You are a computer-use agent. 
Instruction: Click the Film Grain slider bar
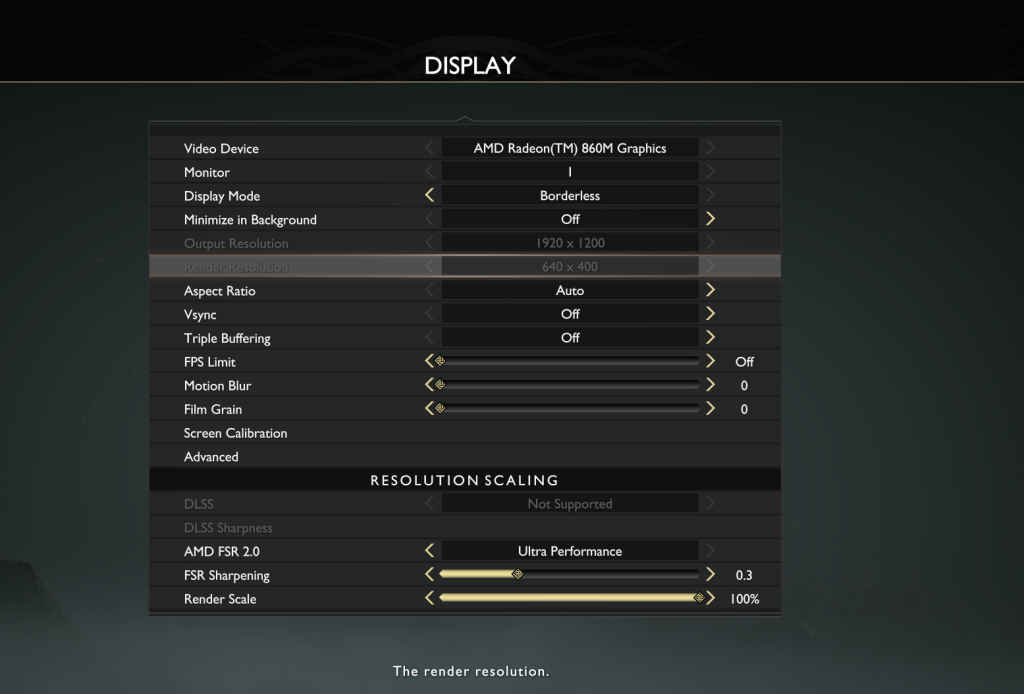pos(570,409)
